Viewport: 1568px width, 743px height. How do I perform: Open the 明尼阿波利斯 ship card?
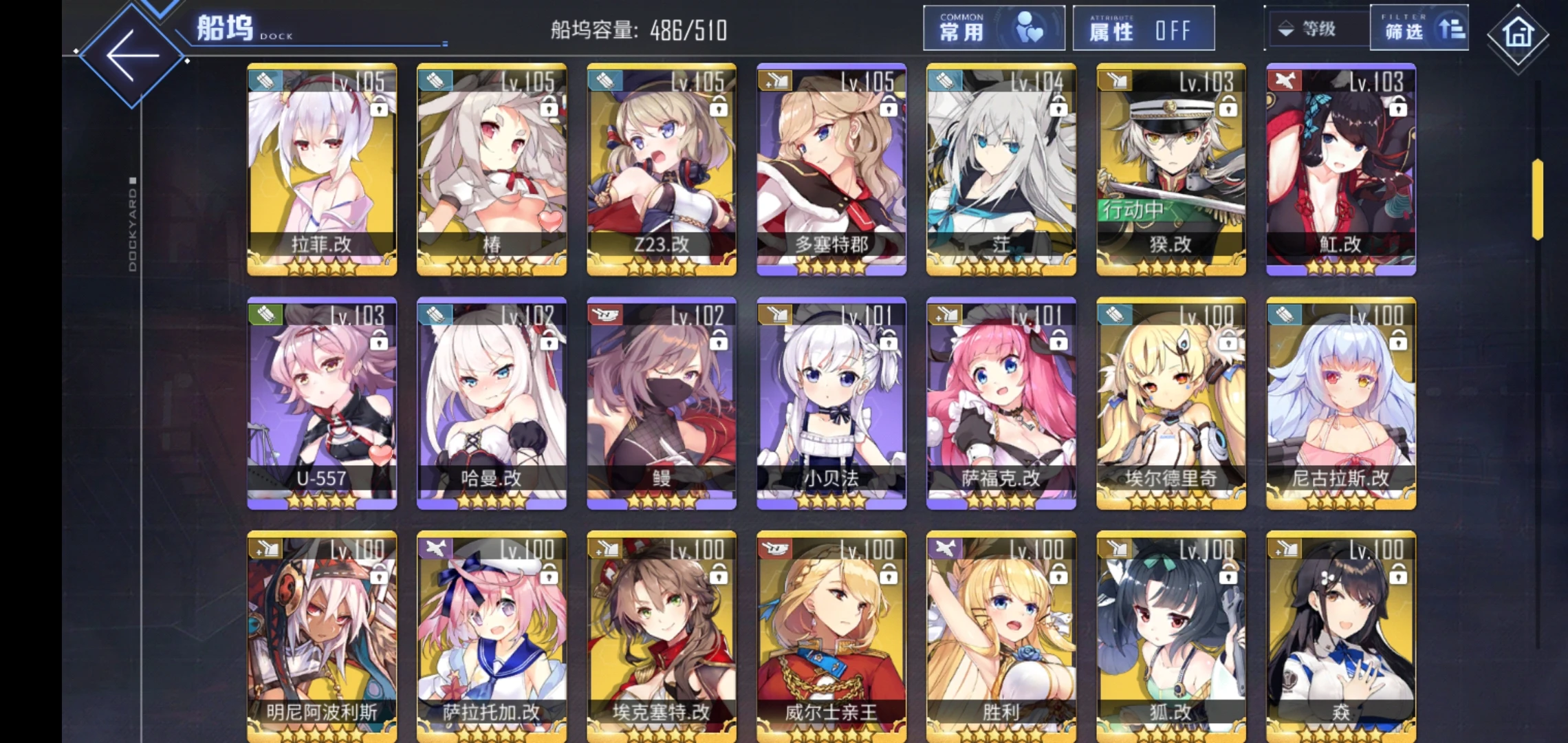[322, 636]
